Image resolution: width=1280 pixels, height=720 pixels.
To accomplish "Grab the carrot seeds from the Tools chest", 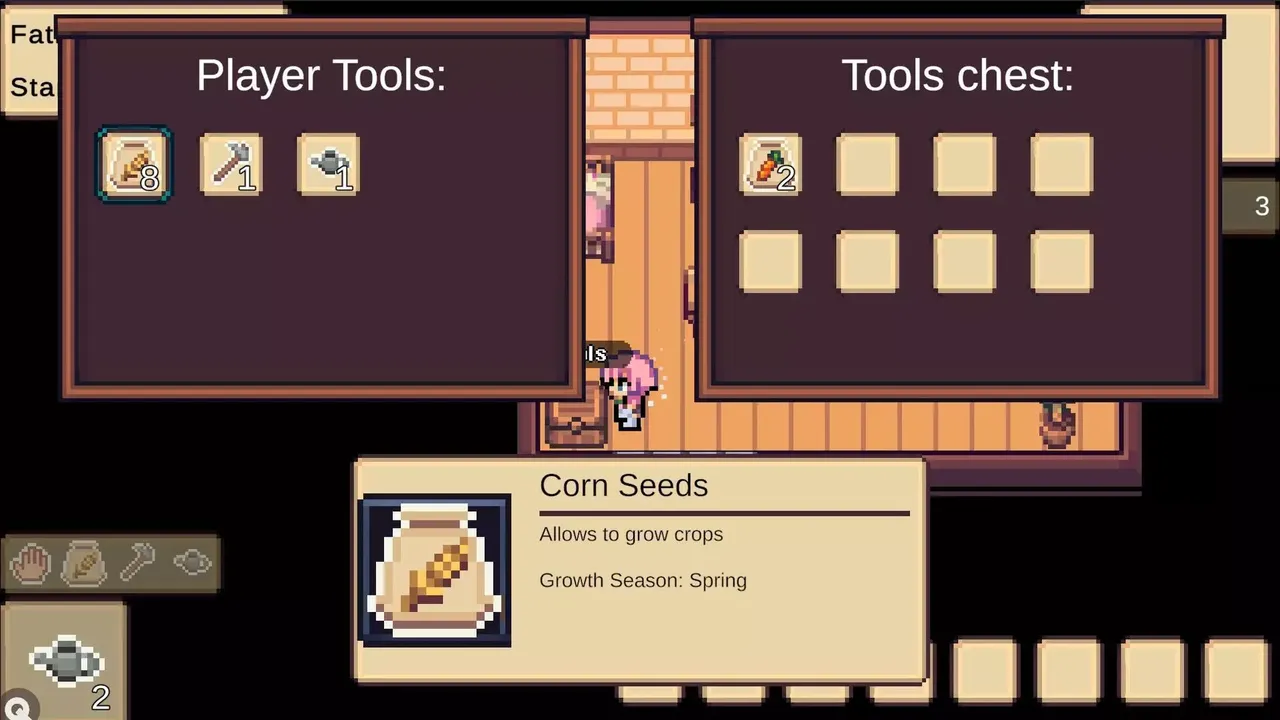I will pos(770,163).
